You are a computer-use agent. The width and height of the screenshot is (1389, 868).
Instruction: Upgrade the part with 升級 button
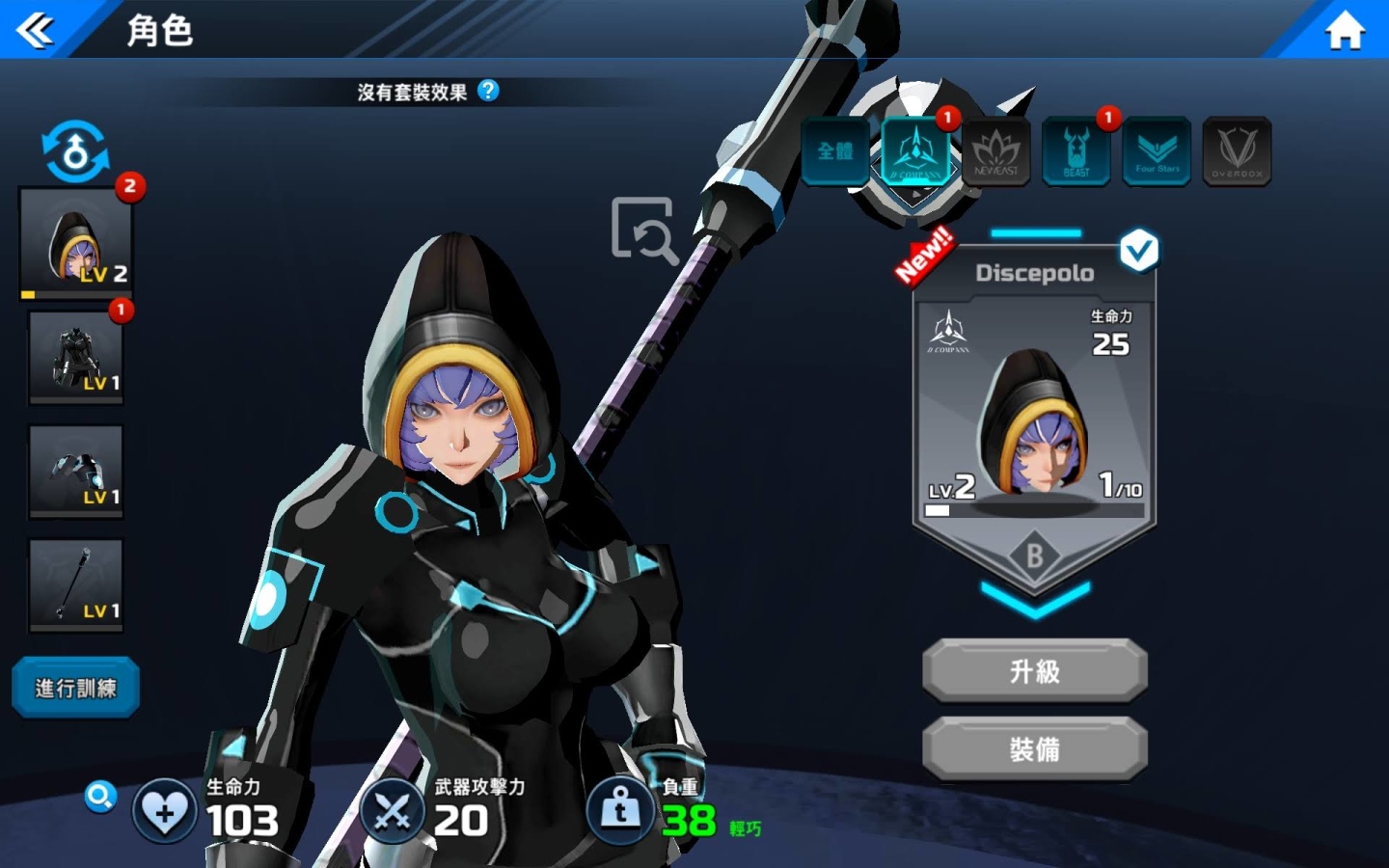1035,670
